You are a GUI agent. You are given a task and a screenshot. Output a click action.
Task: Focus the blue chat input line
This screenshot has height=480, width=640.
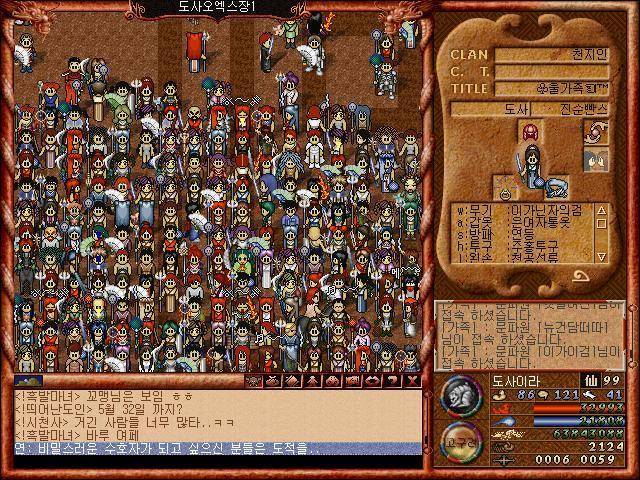point(217,449)
